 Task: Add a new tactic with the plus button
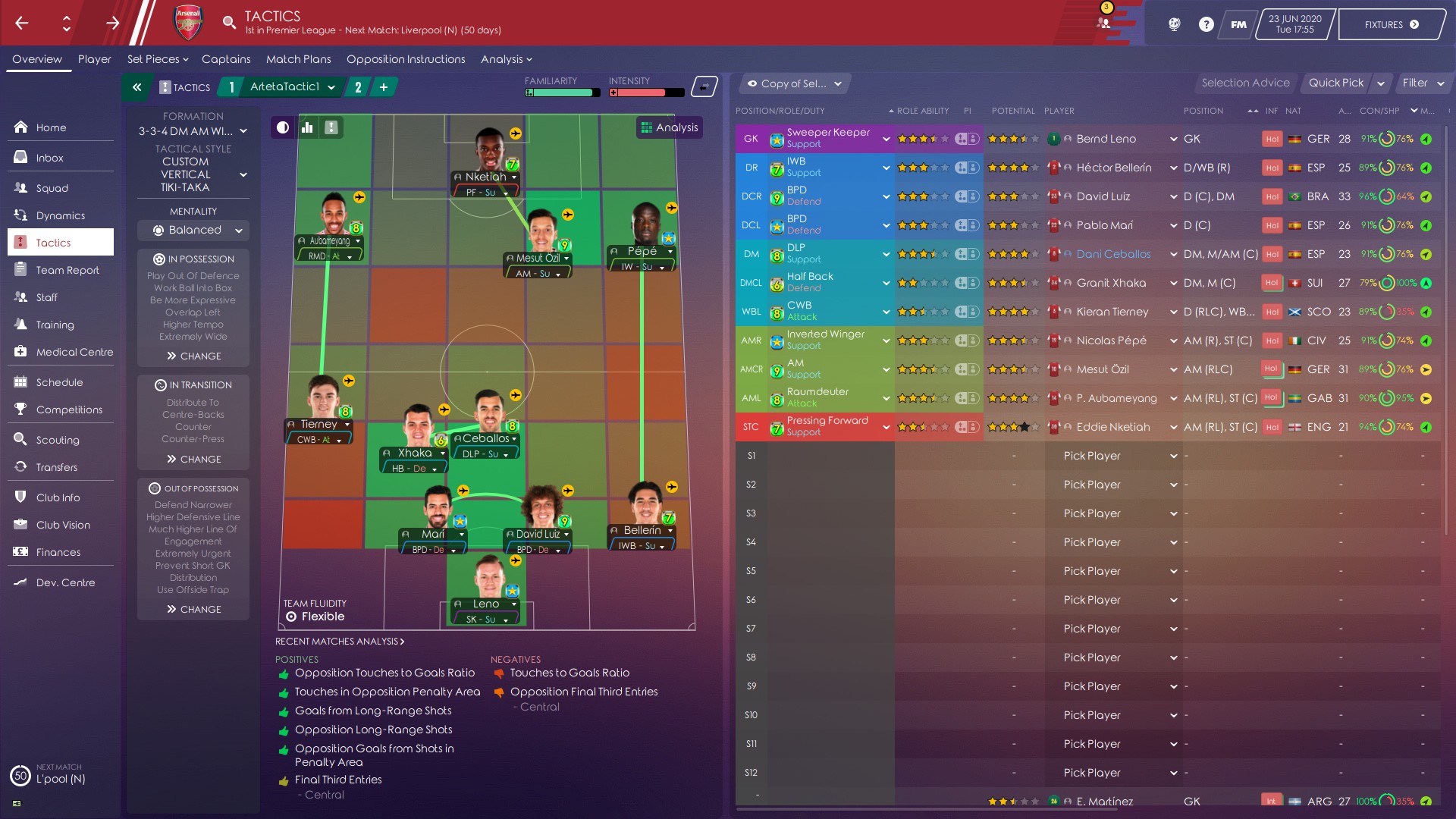(384, 87)
